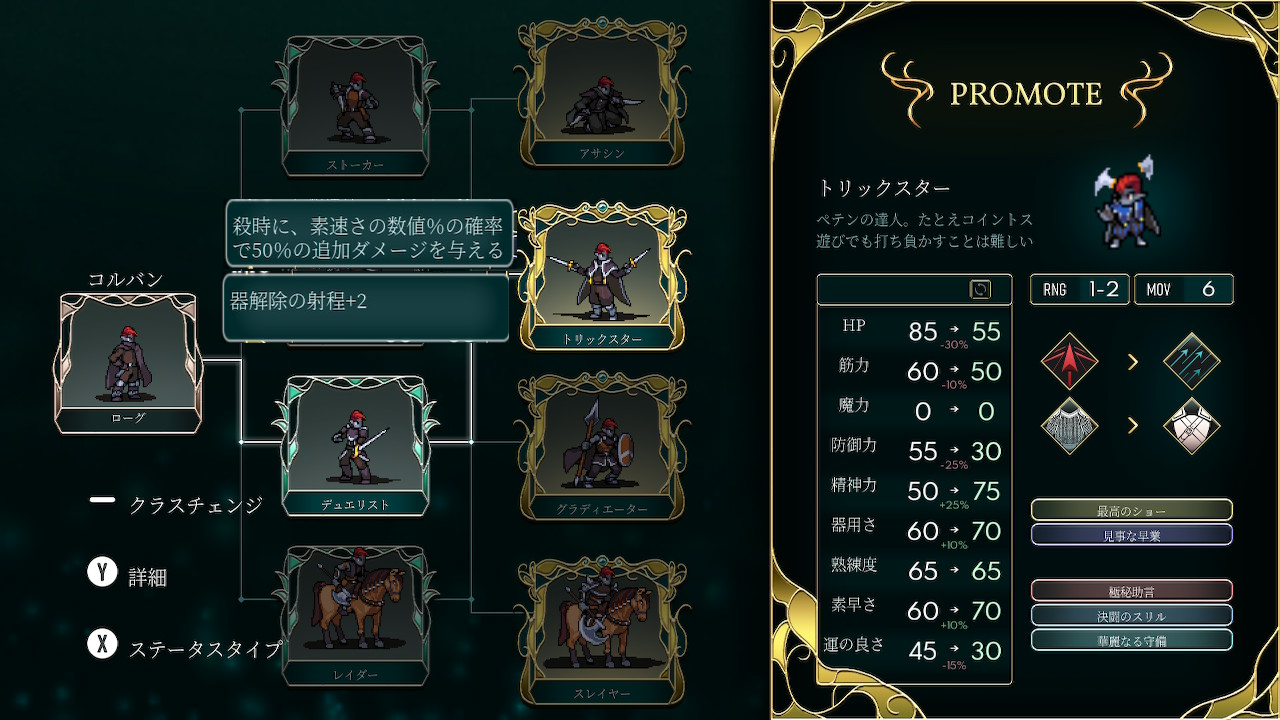Click the chainmail armor type icon
Viewport: 1280px width, 720px height.
(x=1069, y=426)
